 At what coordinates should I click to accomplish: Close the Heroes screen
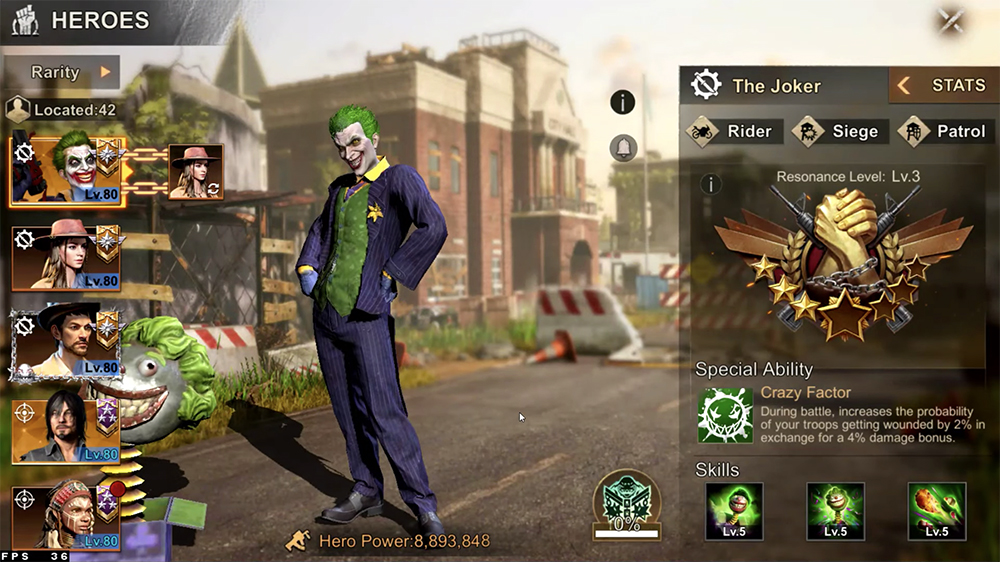[x=951, y=20]
